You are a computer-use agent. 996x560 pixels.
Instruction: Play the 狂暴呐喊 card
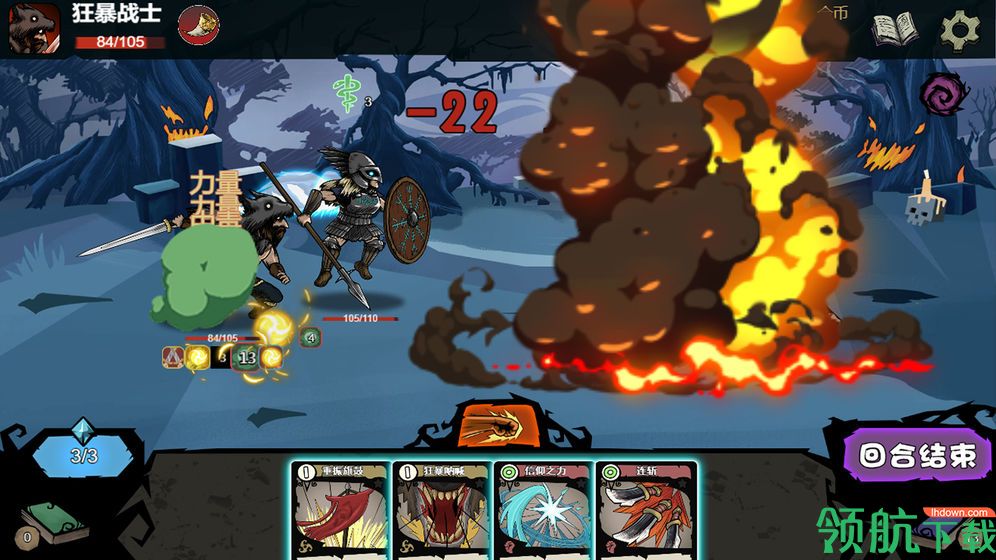(441, 510)
